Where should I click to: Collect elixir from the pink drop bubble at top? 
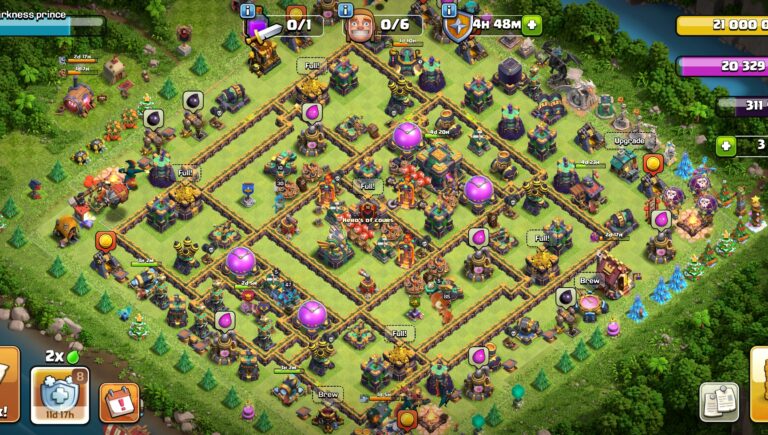pos(311,112)
